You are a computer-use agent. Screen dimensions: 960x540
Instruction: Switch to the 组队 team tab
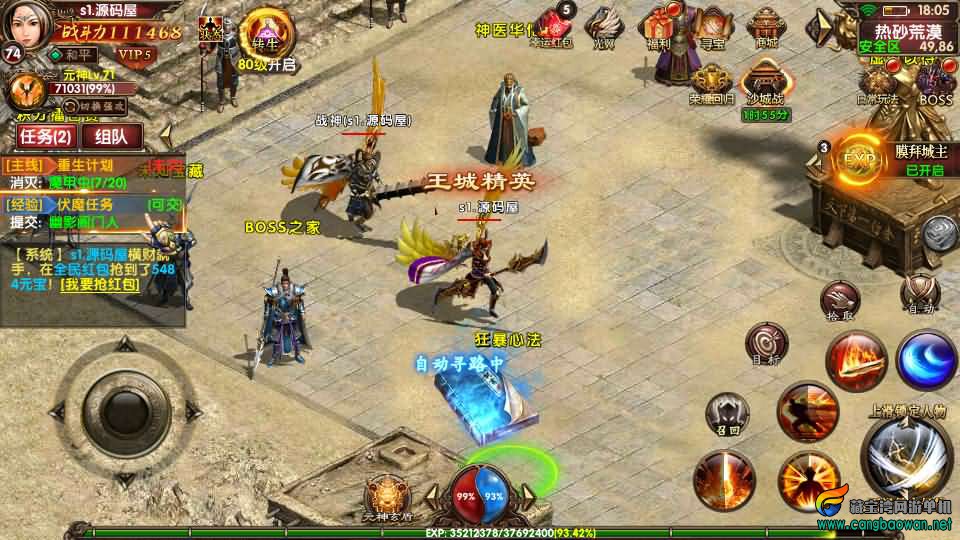point(111,136)
